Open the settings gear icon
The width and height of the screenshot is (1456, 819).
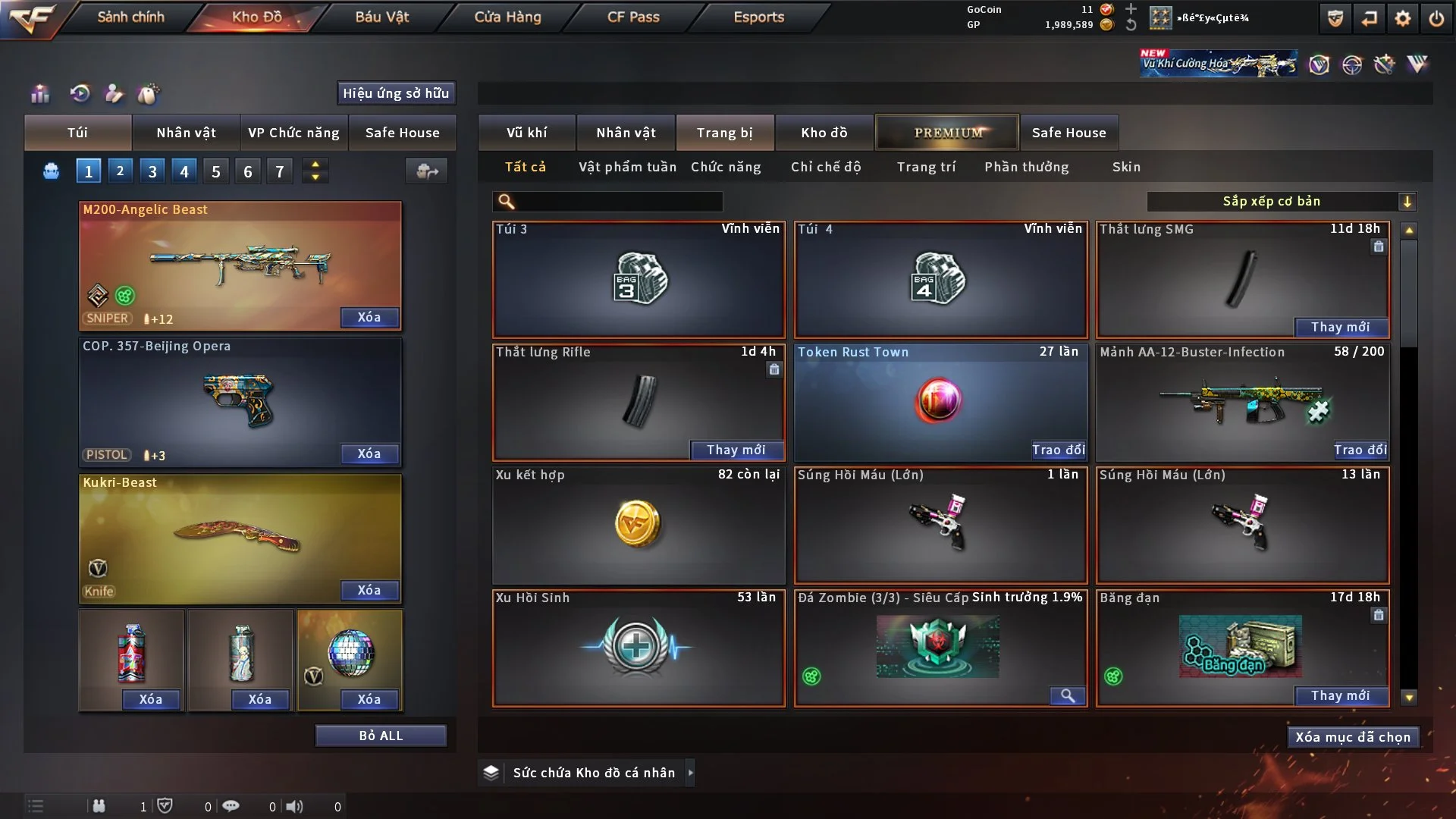click(1403, 18)
